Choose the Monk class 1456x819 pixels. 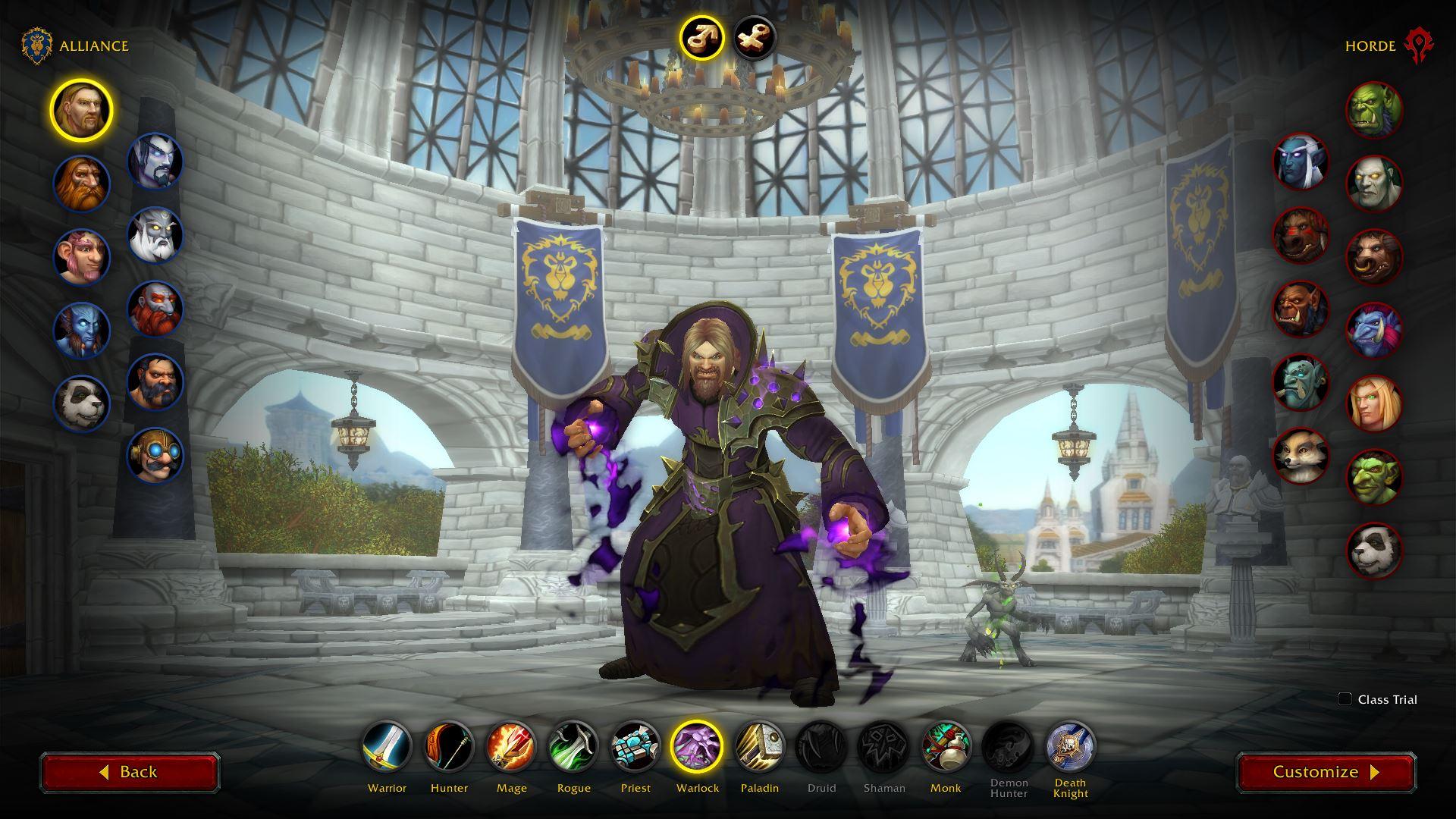tap(946, 746)
